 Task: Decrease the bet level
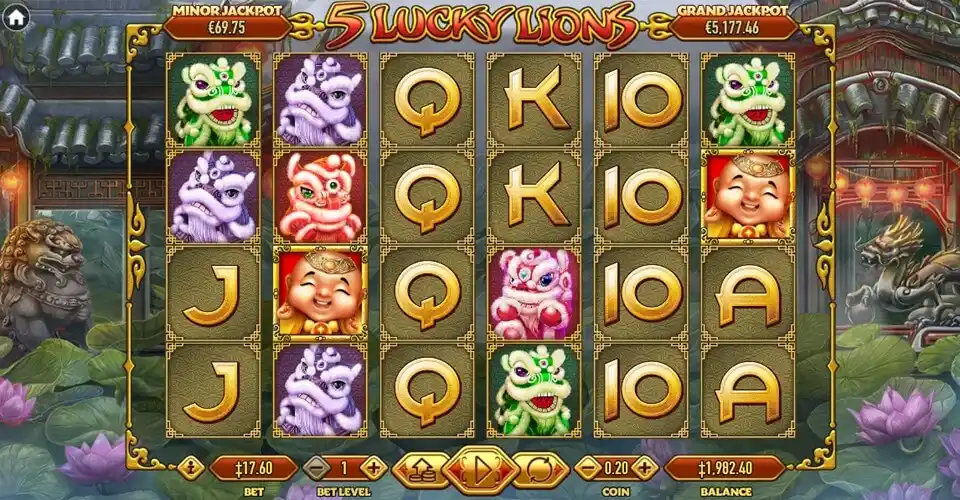316,467
